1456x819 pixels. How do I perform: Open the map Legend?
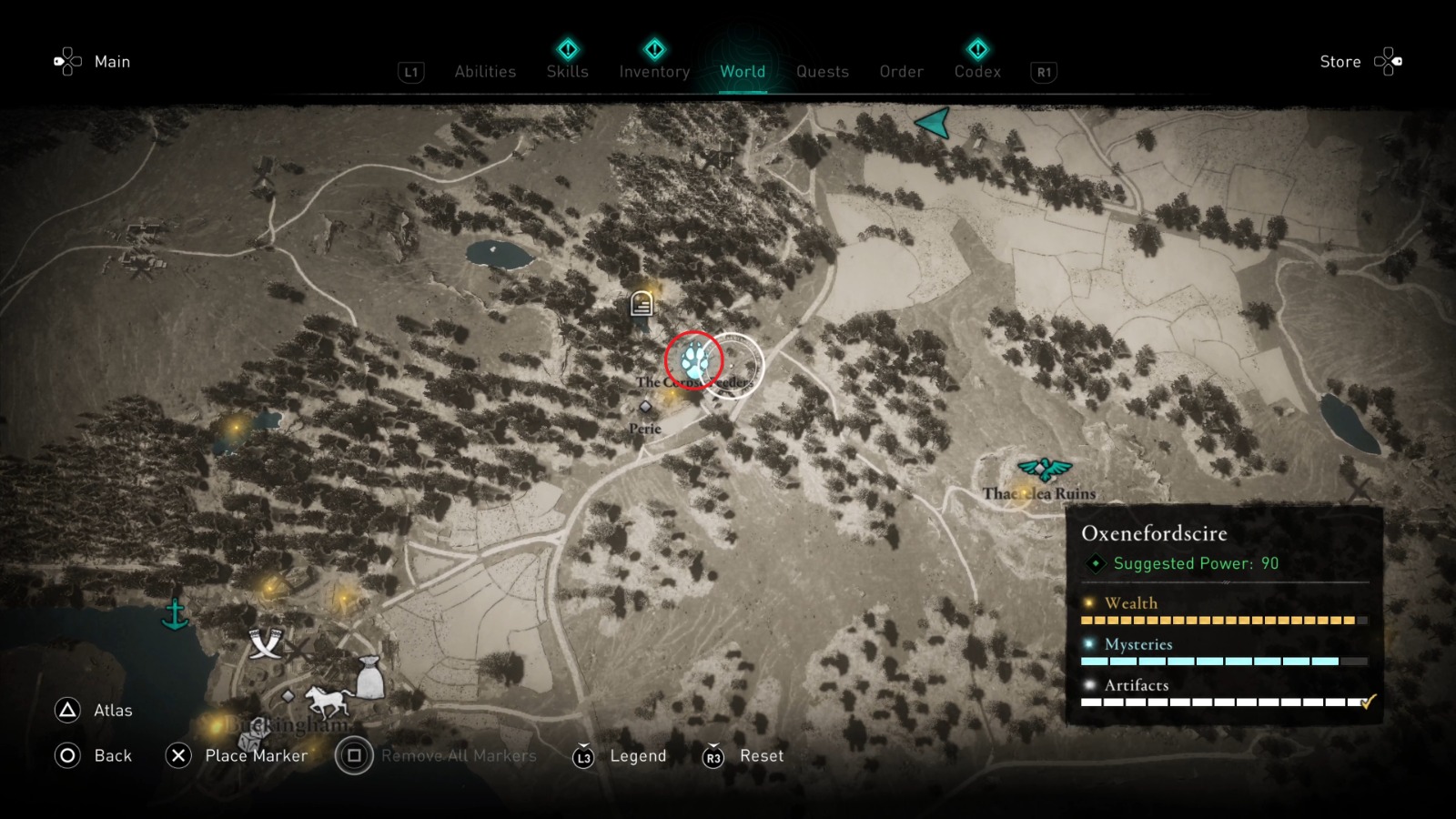coord(638,755)
